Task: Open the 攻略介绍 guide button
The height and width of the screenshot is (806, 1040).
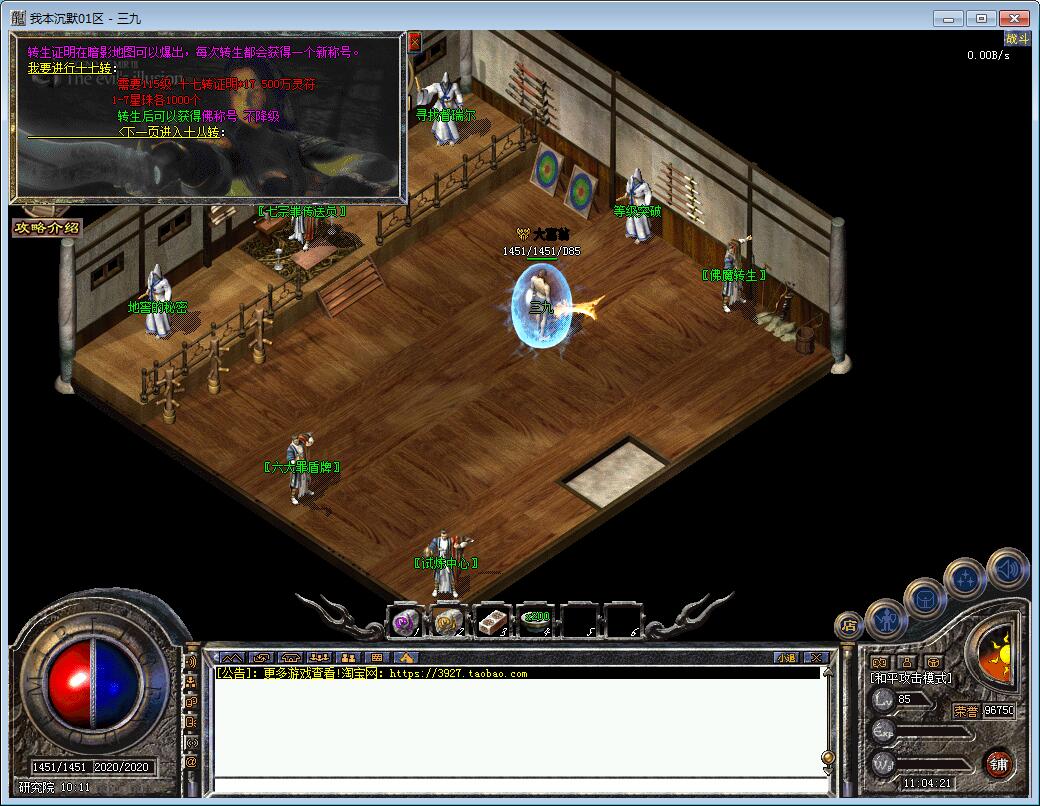Action: [x=47, y=228]
